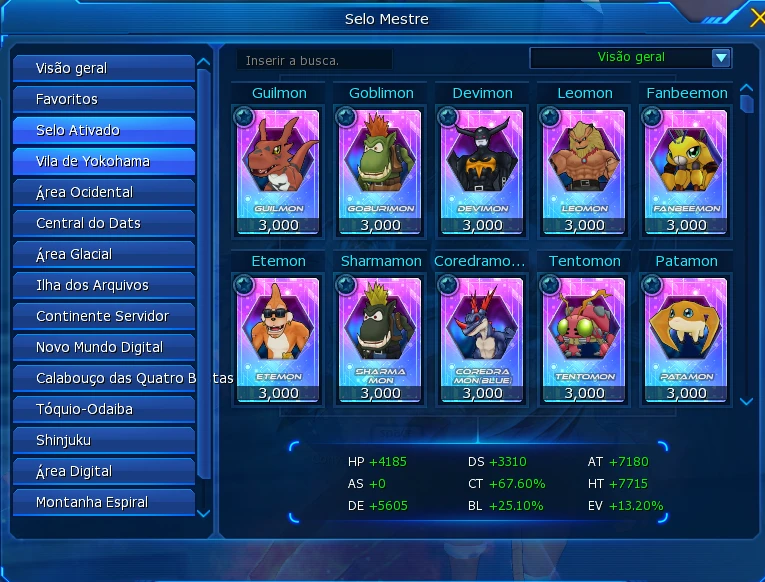Viewport: 765px width, 582px height.
Task: Toggle favorite star on Goblimon card
Action: pos(345,117)
